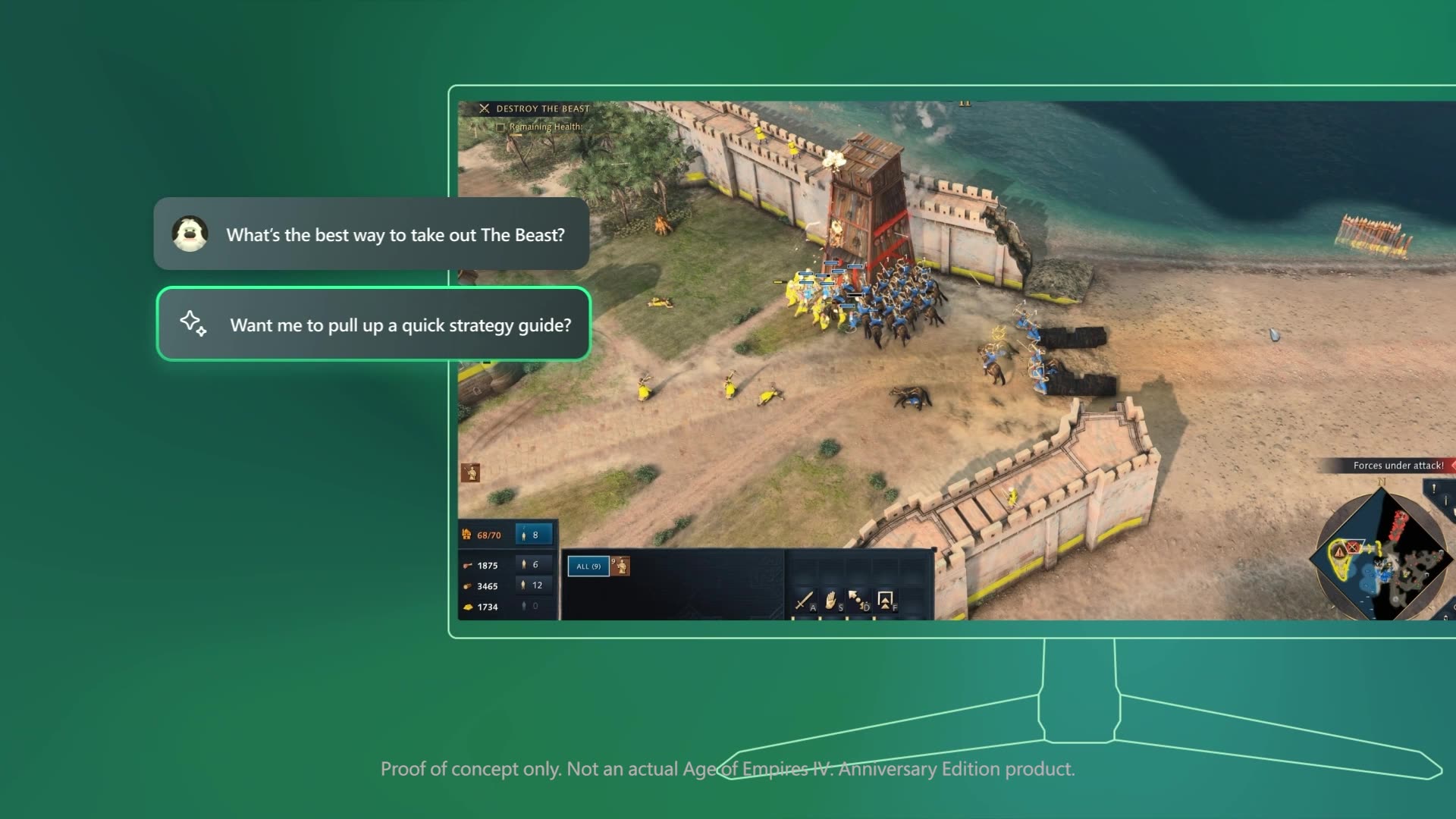Select the ALL (9) selection tab

[588, 567]
